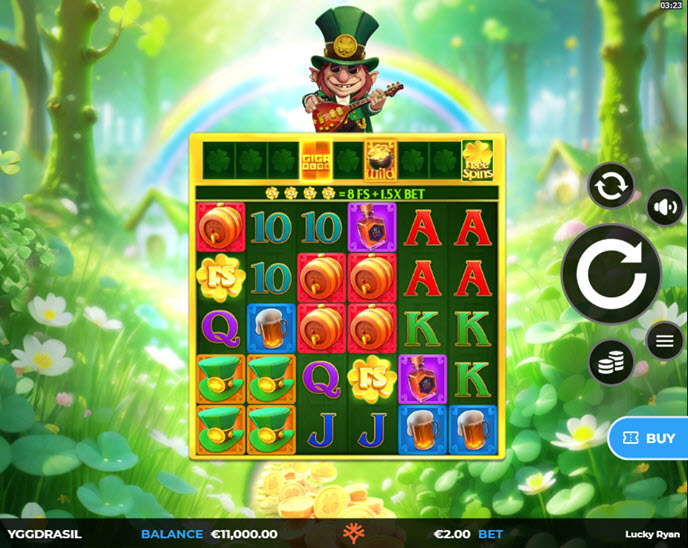Screen dimensions: 688x548
Task: Adjust the €2.00 BET amount
Action: click(x=468, y=534)
